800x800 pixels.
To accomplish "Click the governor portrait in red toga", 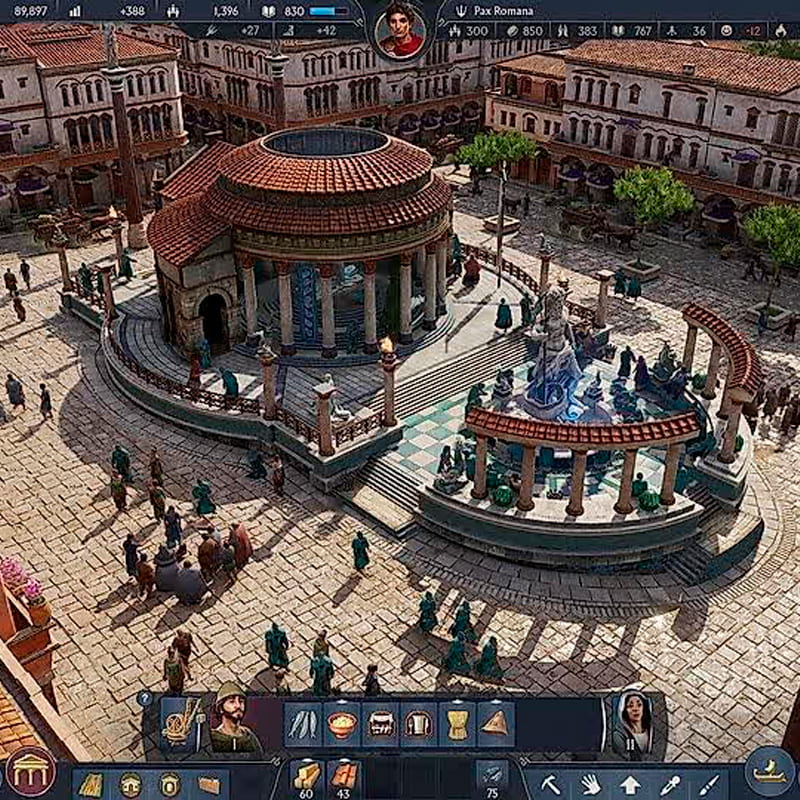I will [399, 30].
